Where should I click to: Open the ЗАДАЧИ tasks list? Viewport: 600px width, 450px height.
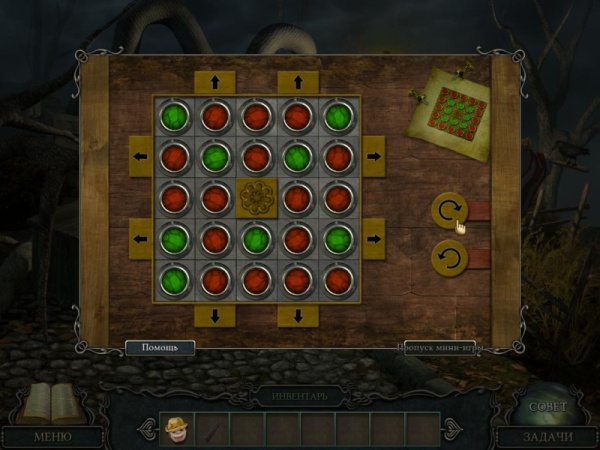click(547, 436)
